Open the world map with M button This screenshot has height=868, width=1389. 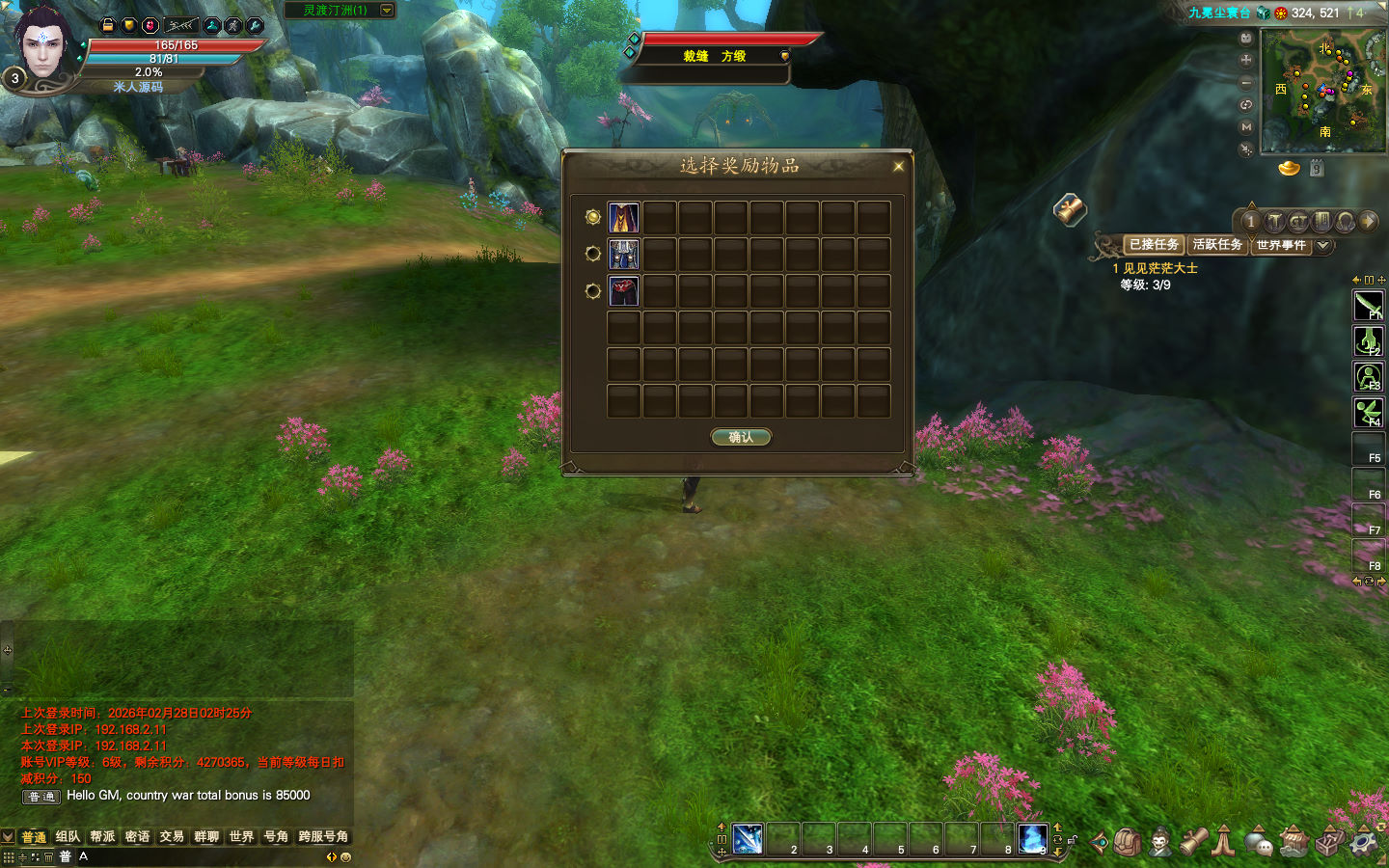1246,126
